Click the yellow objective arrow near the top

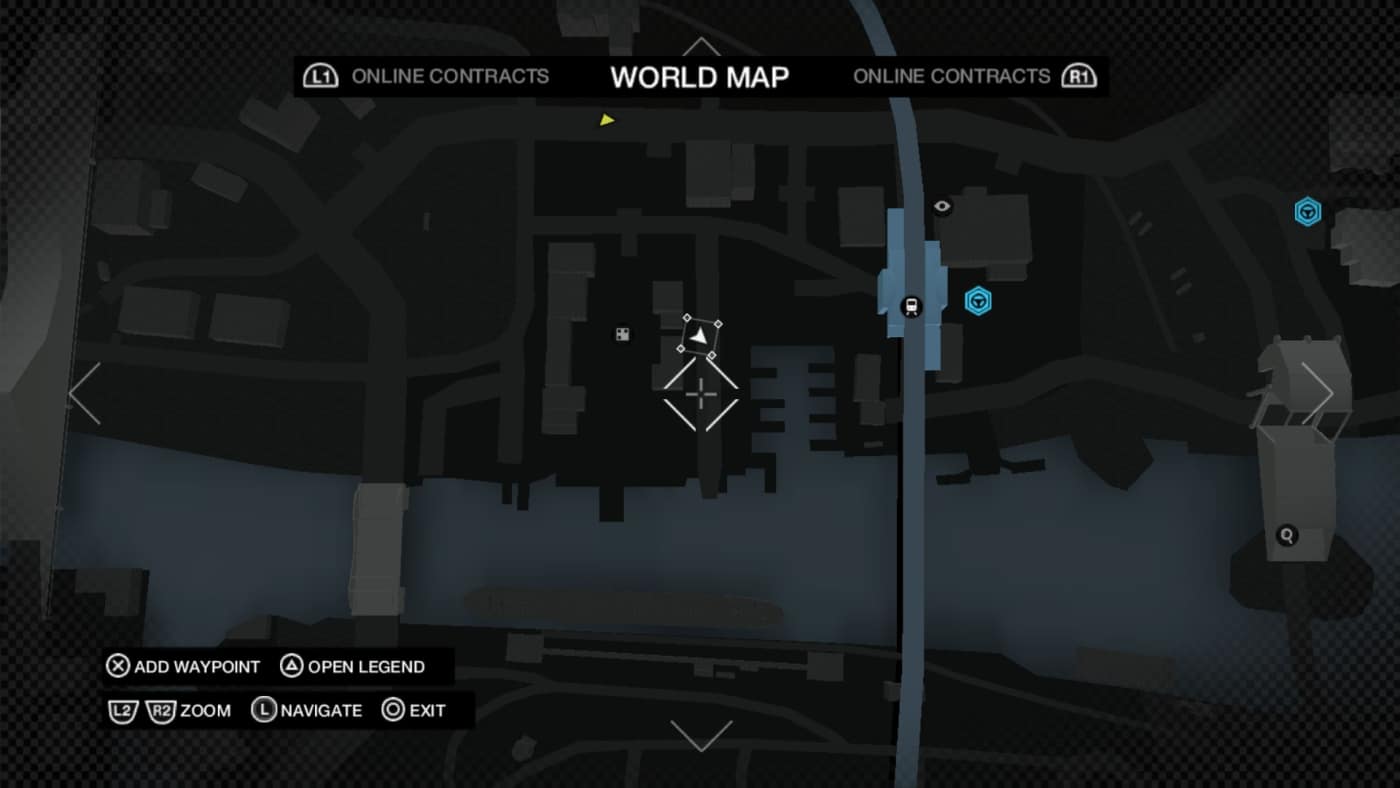(608, 119)
